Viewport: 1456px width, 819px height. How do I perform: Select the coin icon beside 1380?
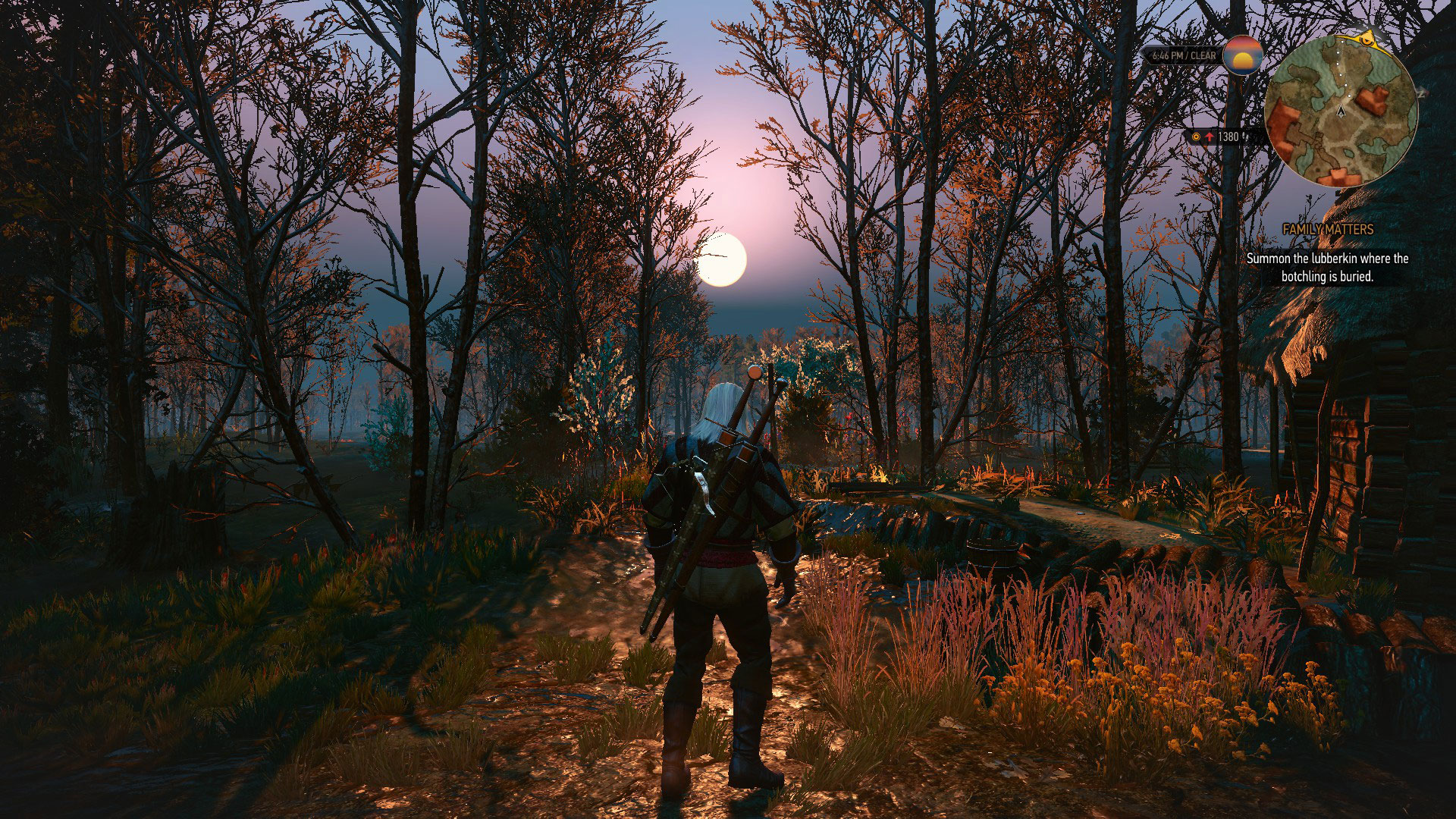point(1195,136)
